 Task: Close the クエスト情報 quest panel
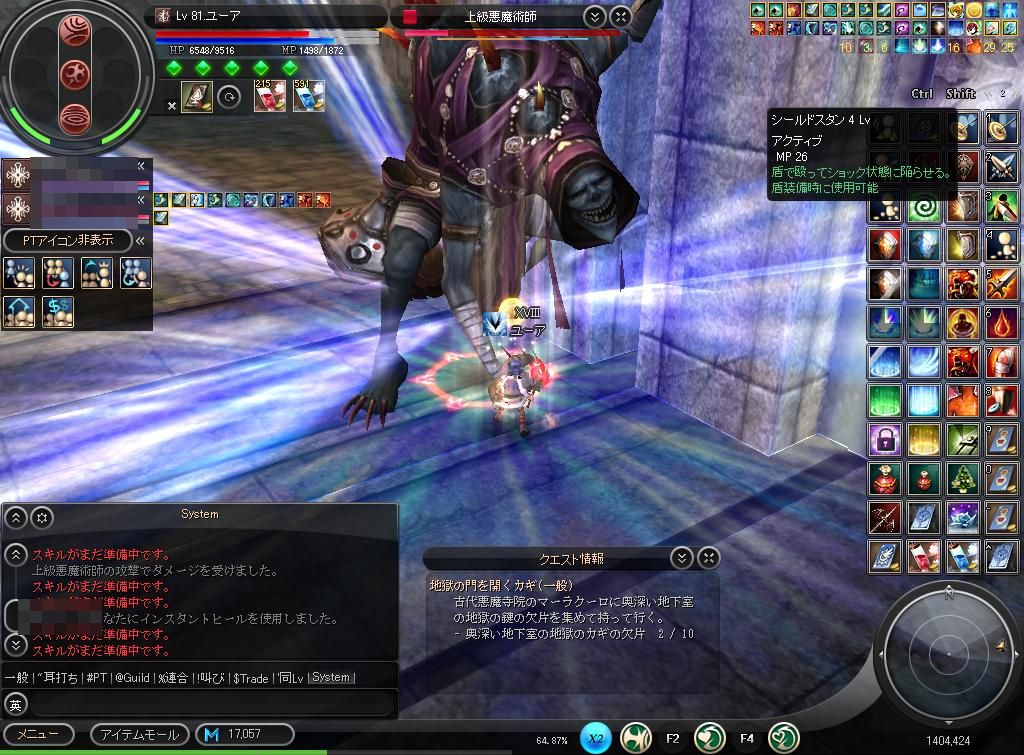click(x=708, y=558)
